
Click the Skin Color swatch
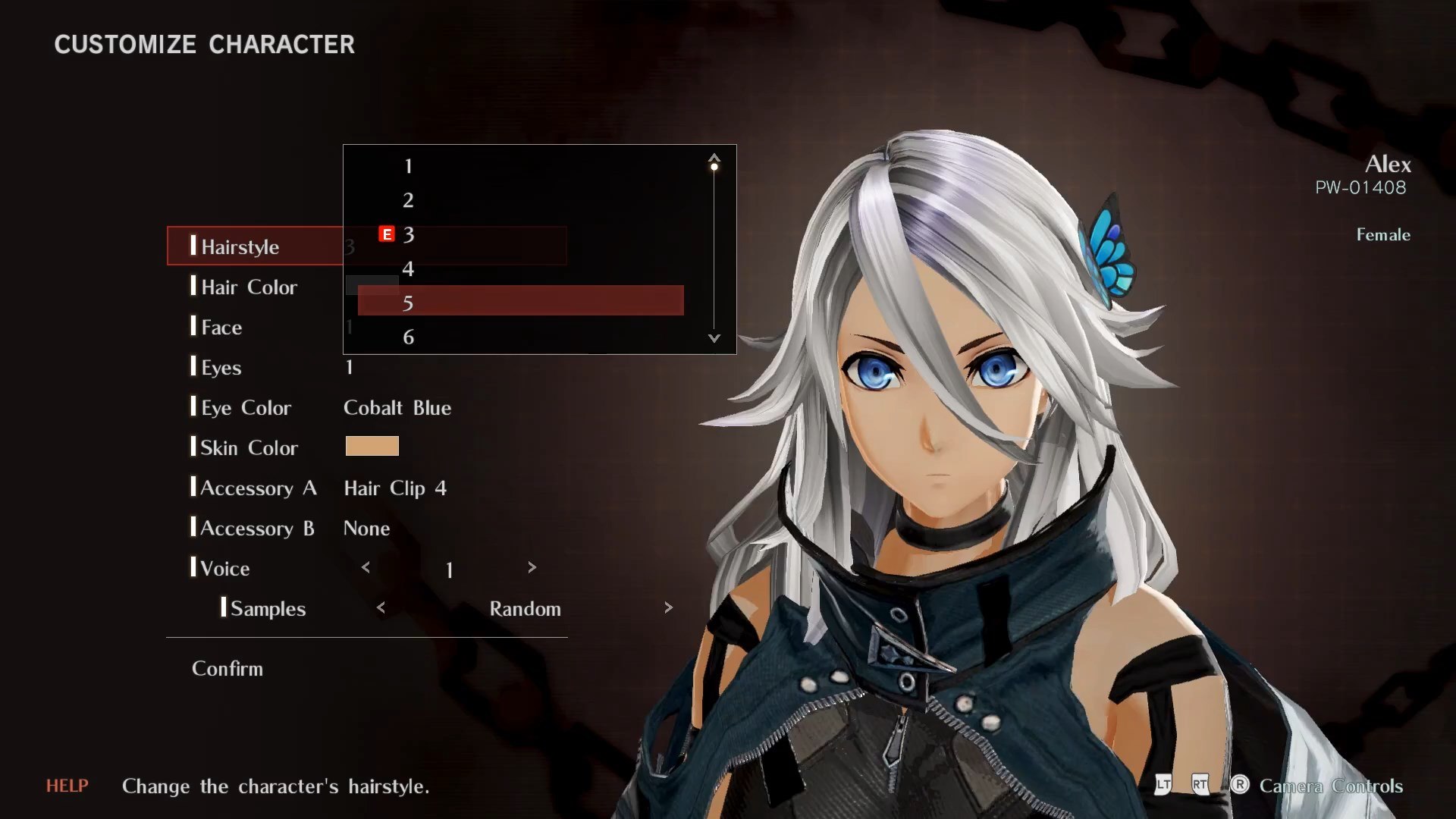point(372,447)
